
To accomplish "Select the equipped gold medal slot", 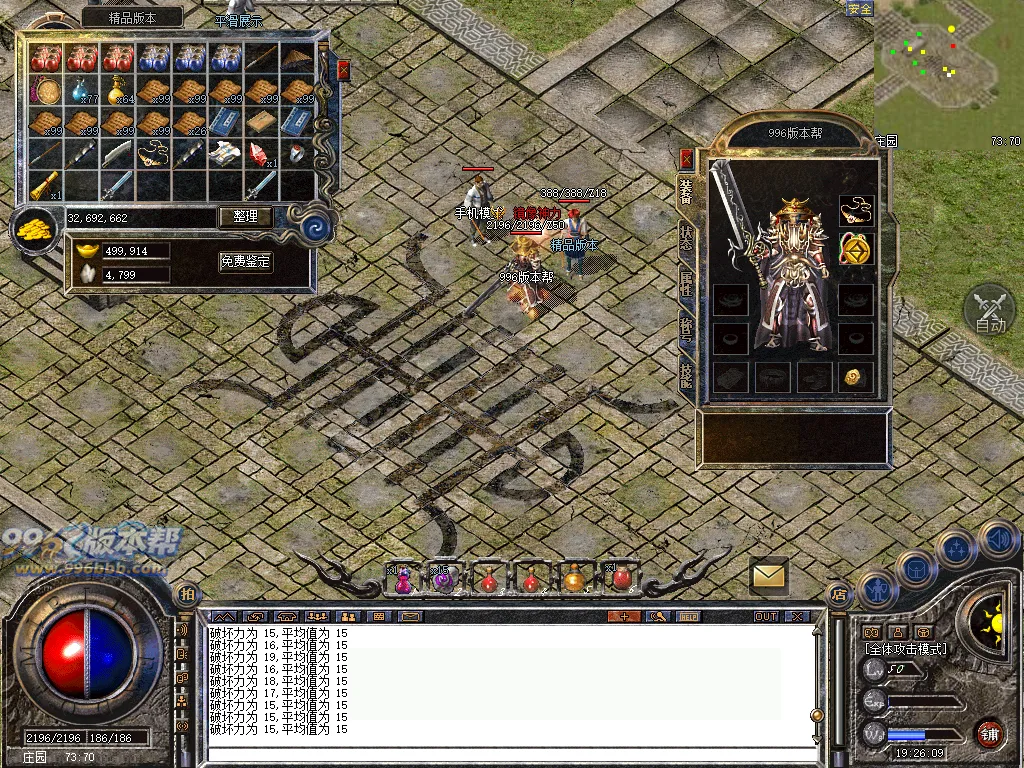I will point(855,248).
